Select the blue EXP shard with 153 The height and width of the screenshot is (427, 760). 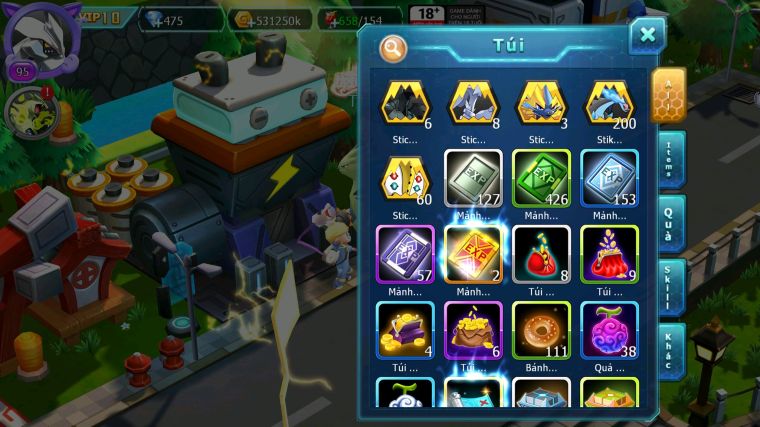click(610, 178)
